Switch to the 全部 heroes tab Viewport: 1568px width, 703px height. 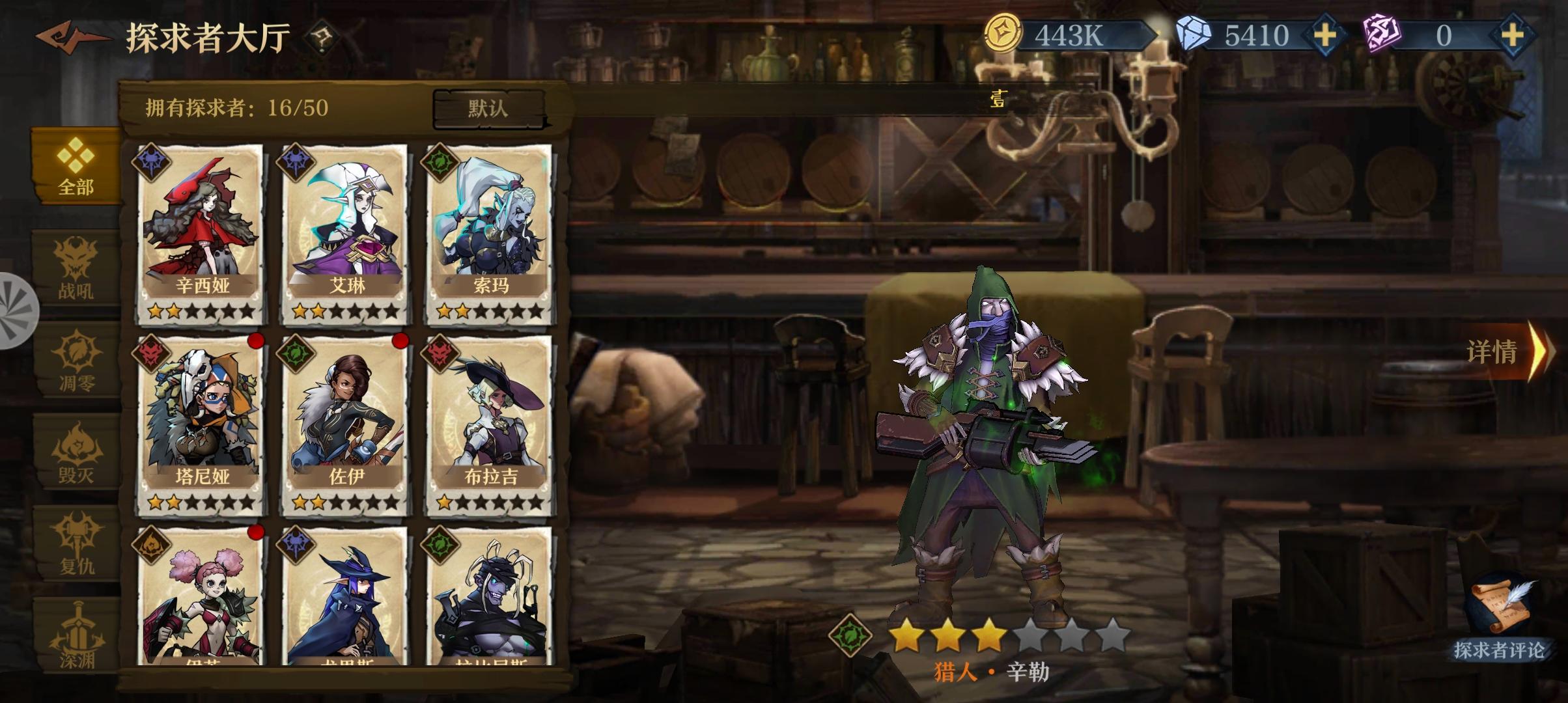coord(74,176)
